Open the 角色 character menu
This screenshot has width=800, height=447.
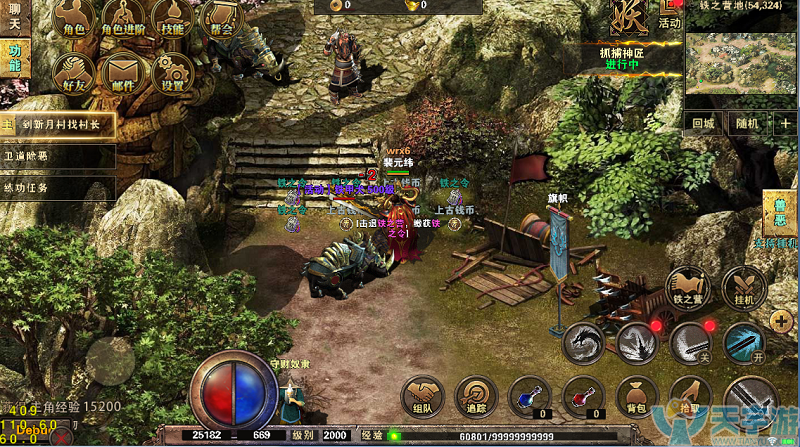(x=73, y=18)
